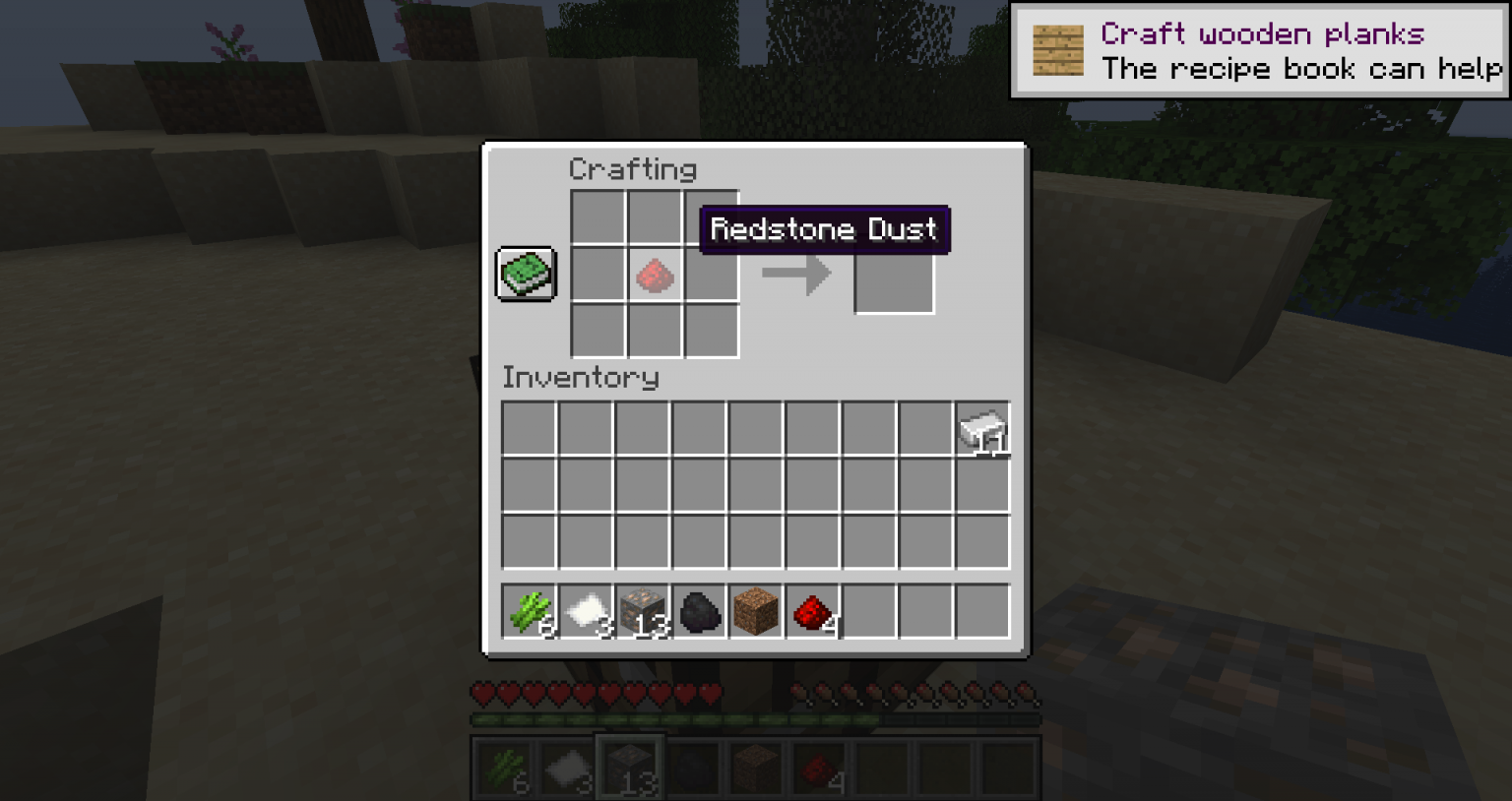Select the sugar cane in the hotbar
This screenshot has width=1512, height=801.
[507, 767]
